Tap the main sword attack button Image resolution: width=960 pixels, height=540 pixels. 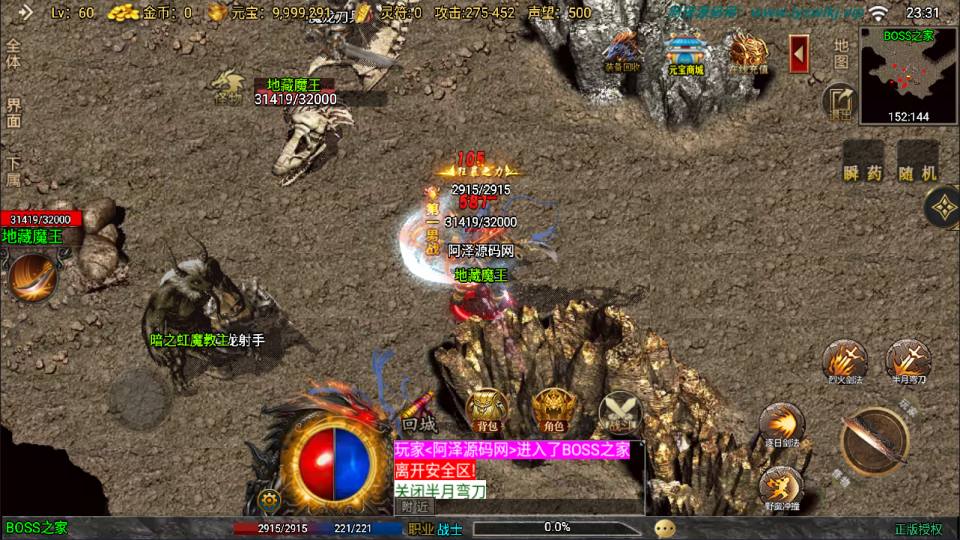(873, 441)
